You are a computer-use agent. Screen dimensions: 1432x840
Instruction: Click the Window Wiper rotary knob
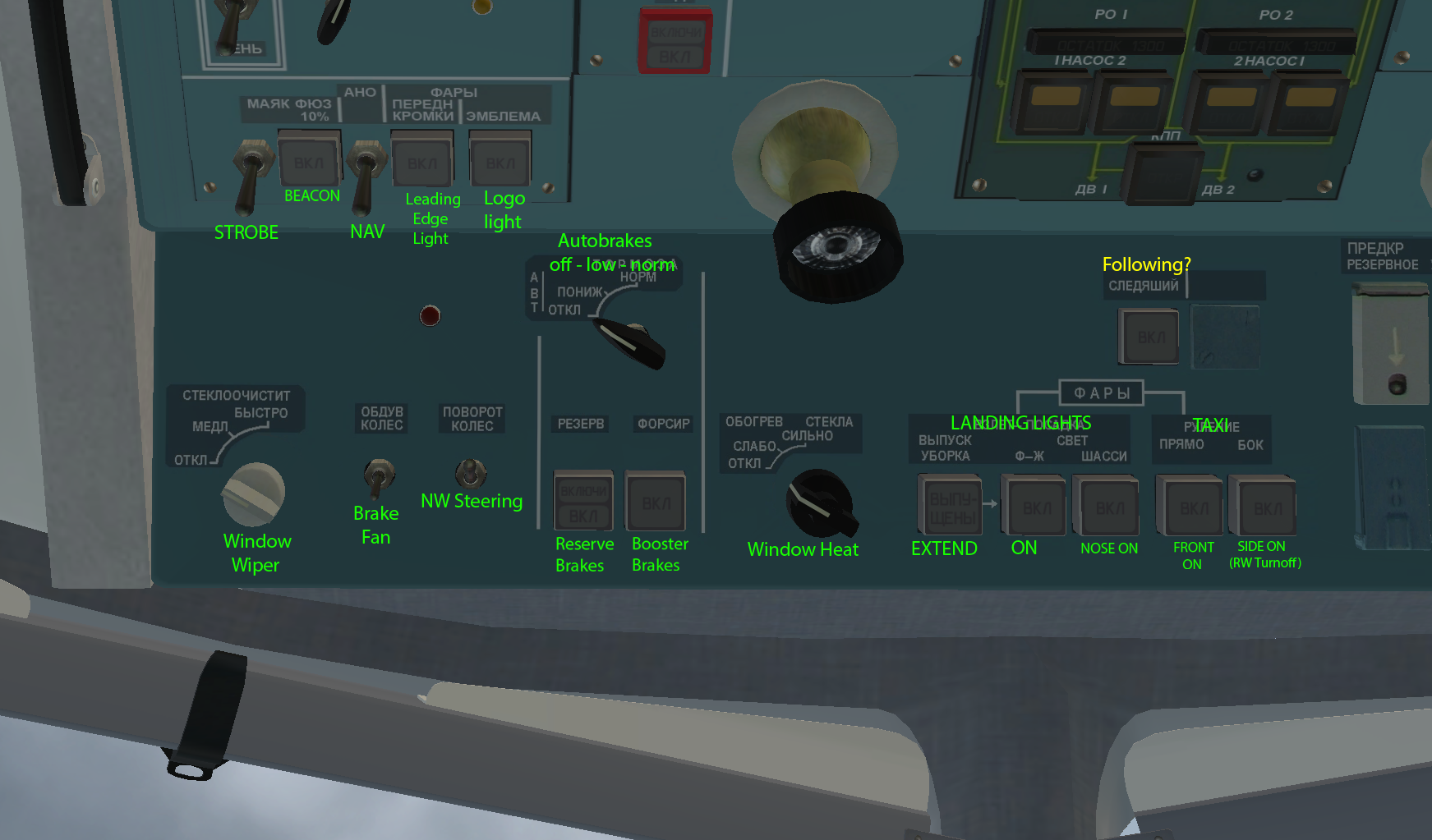coord(252,493)
